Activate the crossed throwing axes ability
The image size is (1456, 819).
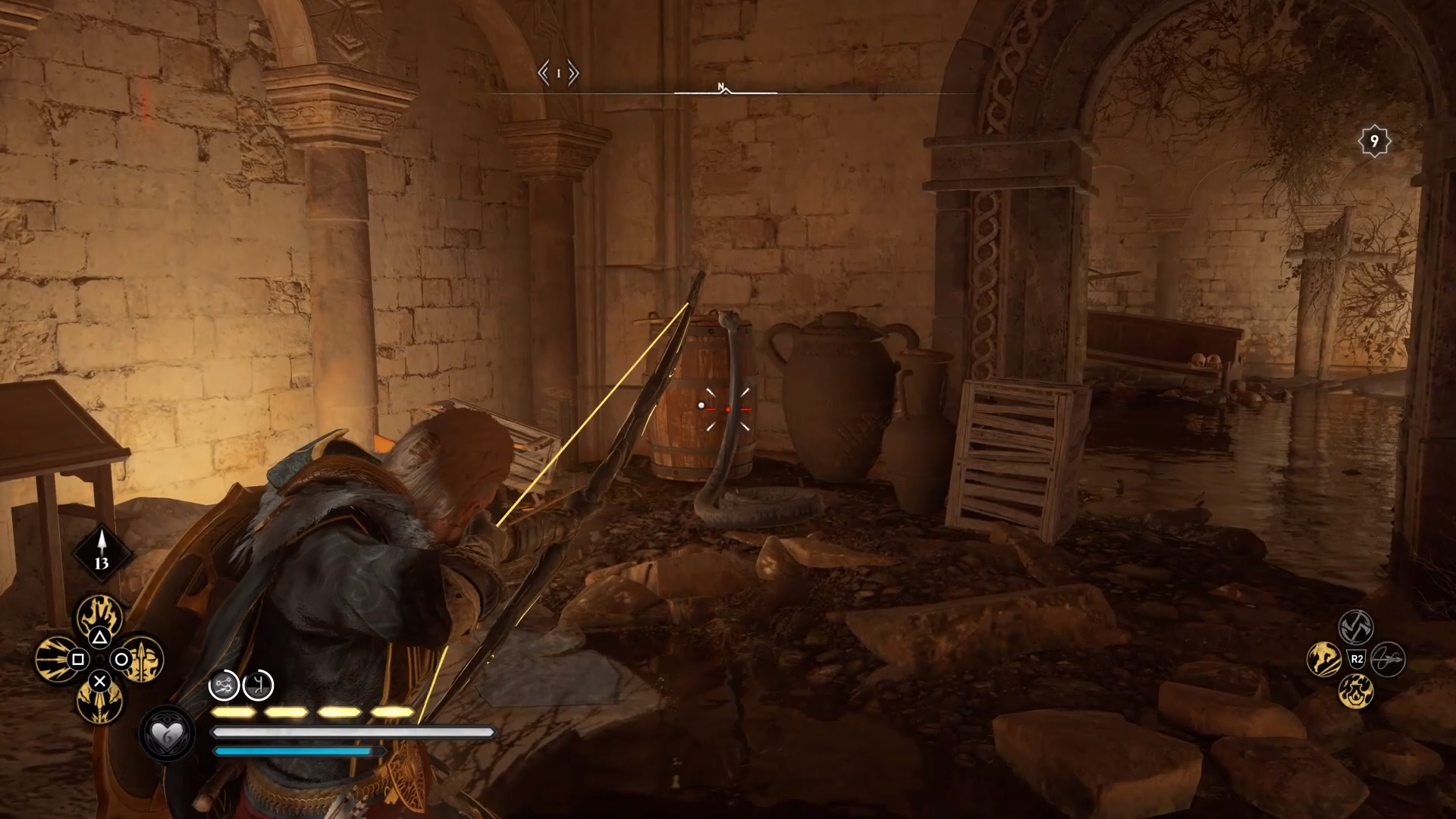1356,626
